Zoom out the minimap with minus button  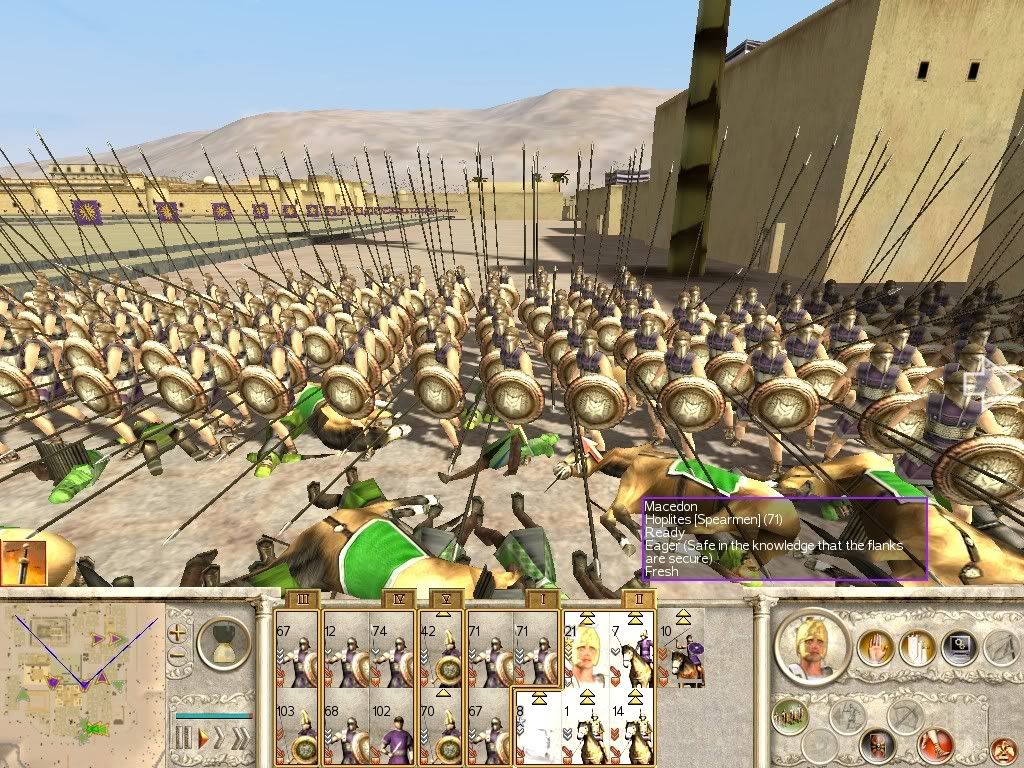pos(178,656)
